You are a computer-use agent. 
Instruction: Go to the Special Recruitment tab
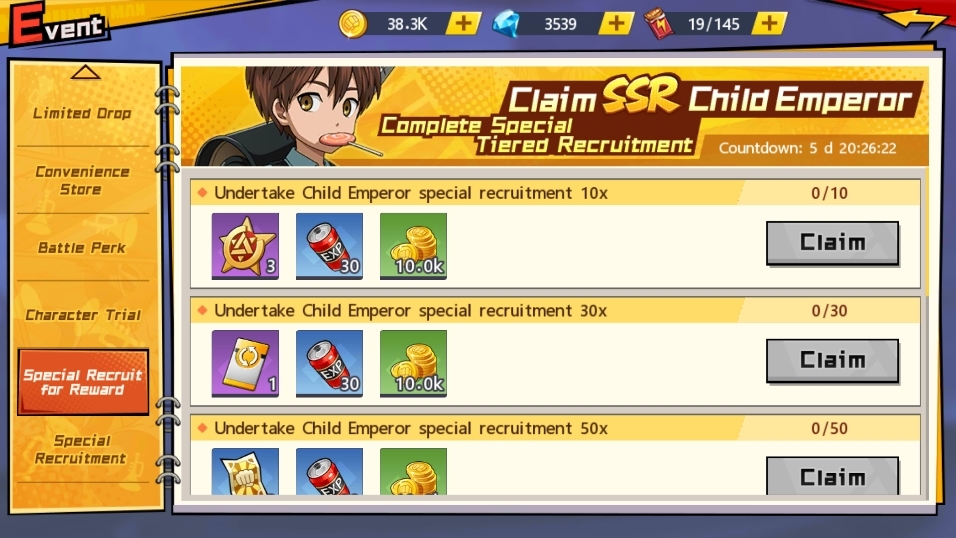[x=82, y=449]
